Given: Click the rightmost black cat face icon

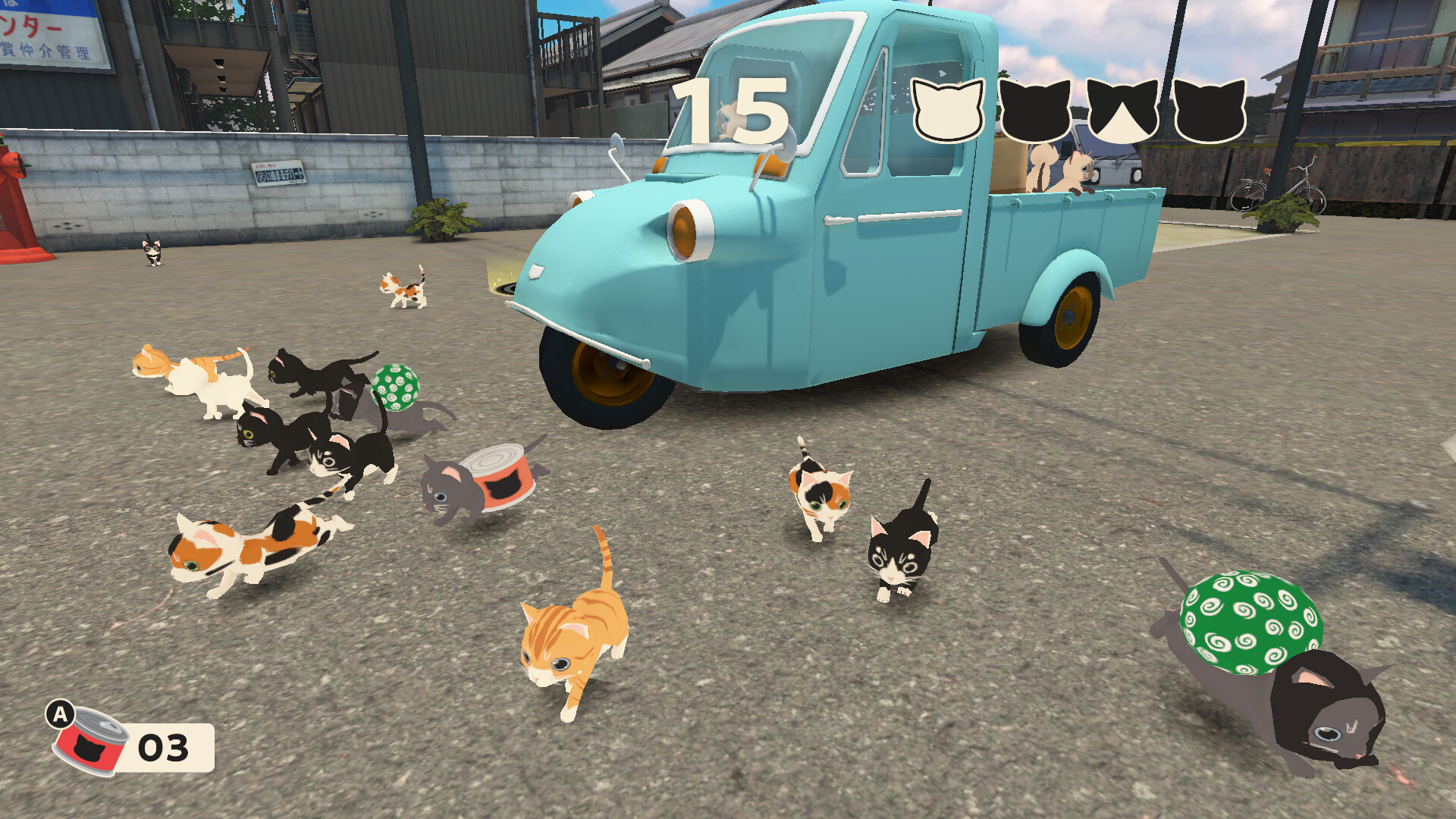Looking at the screenshot, I should tap(1210, 108).
